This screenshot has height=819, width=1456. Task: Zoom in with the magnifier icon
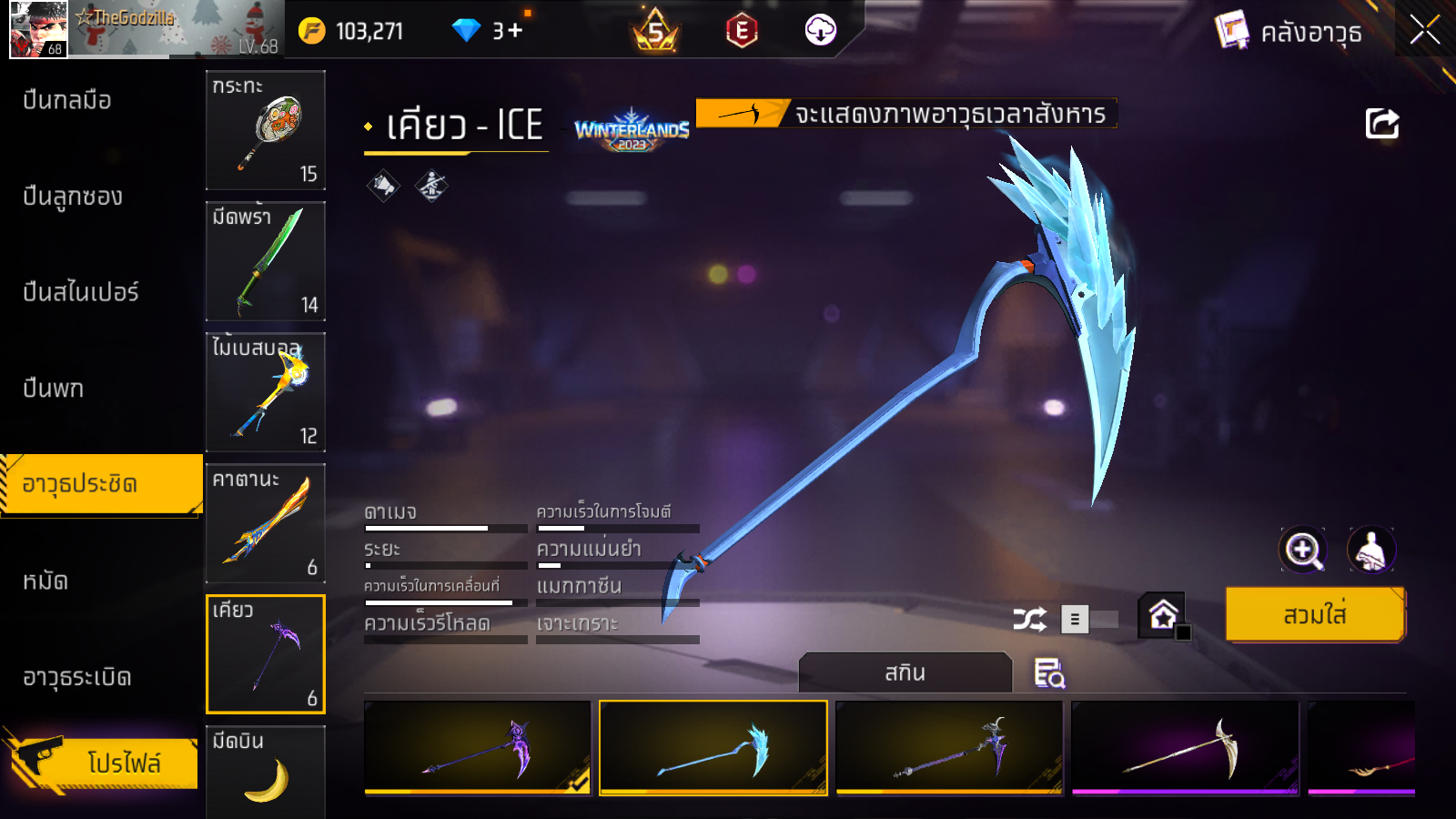[1302, 550]
